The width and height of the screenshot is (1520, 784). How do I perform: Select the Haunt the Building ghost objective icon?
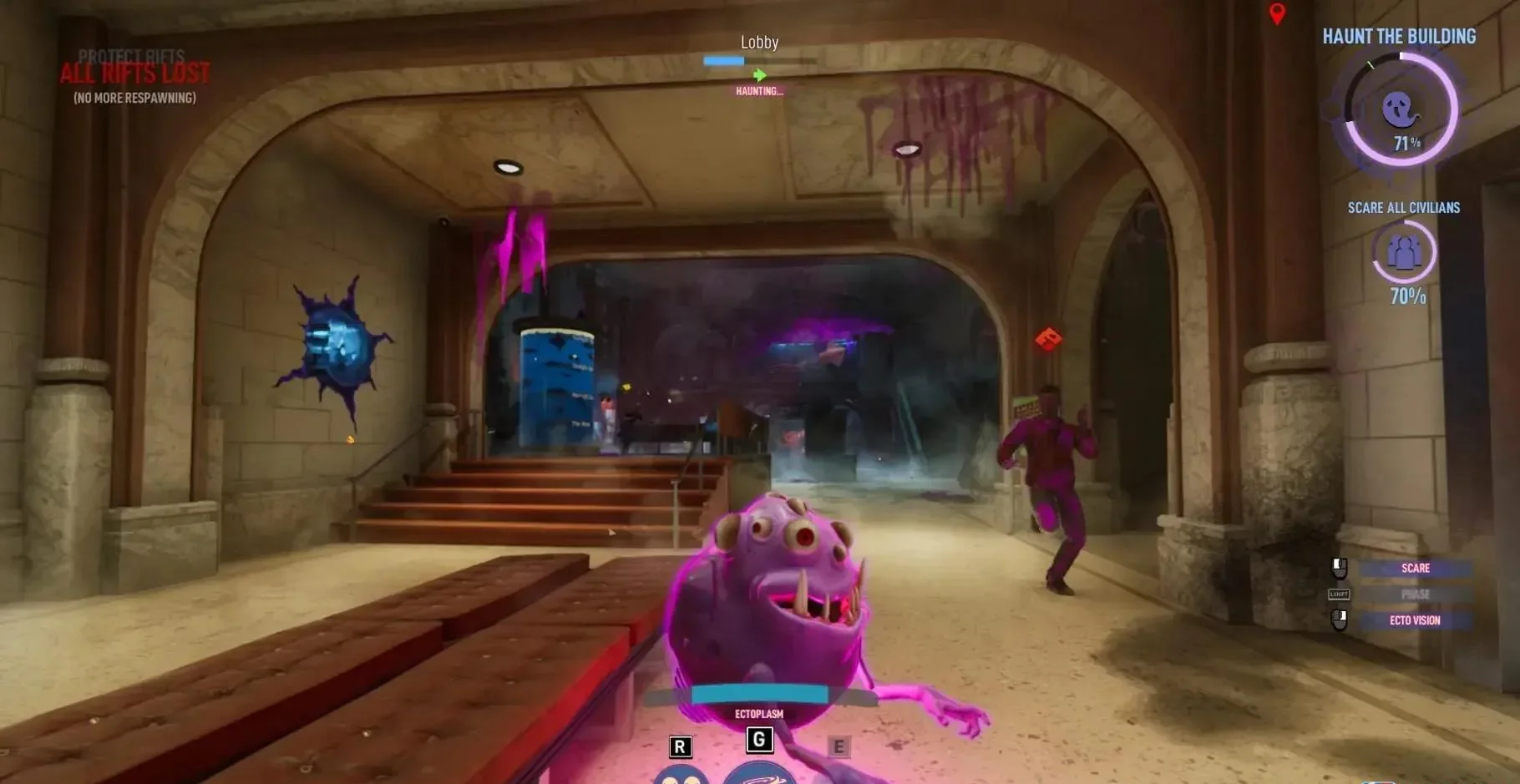pos(1400,109)
